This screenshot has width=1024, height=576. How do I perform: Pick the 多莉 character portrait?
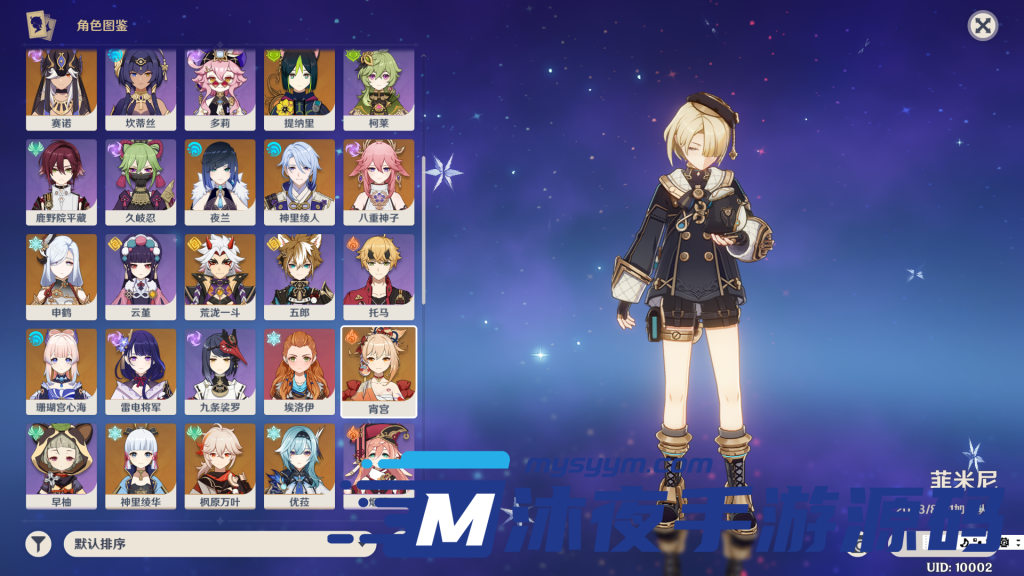point(220,87)
